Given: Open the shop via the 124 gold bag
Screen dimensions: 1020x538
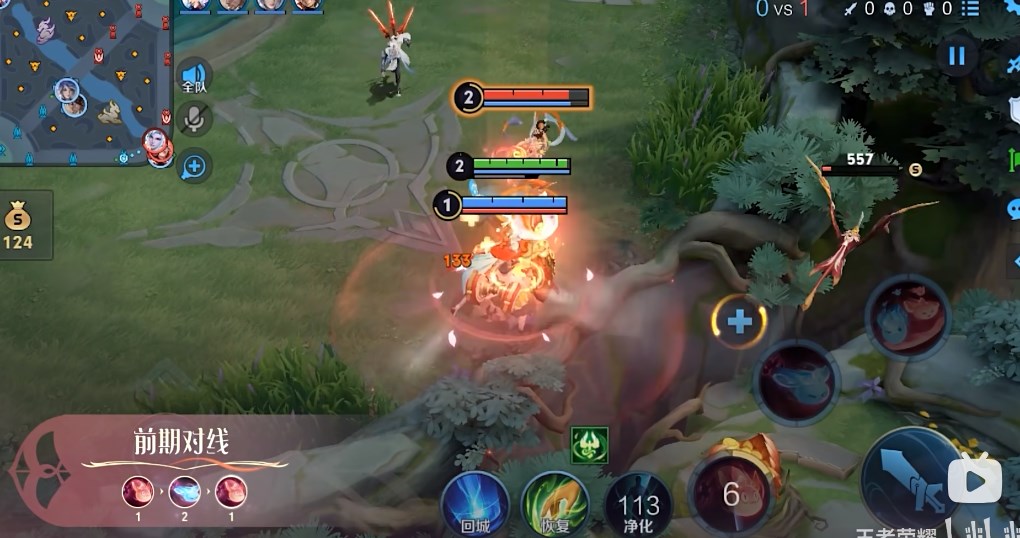Looking at the screenshot, I should tap(18, 225).
